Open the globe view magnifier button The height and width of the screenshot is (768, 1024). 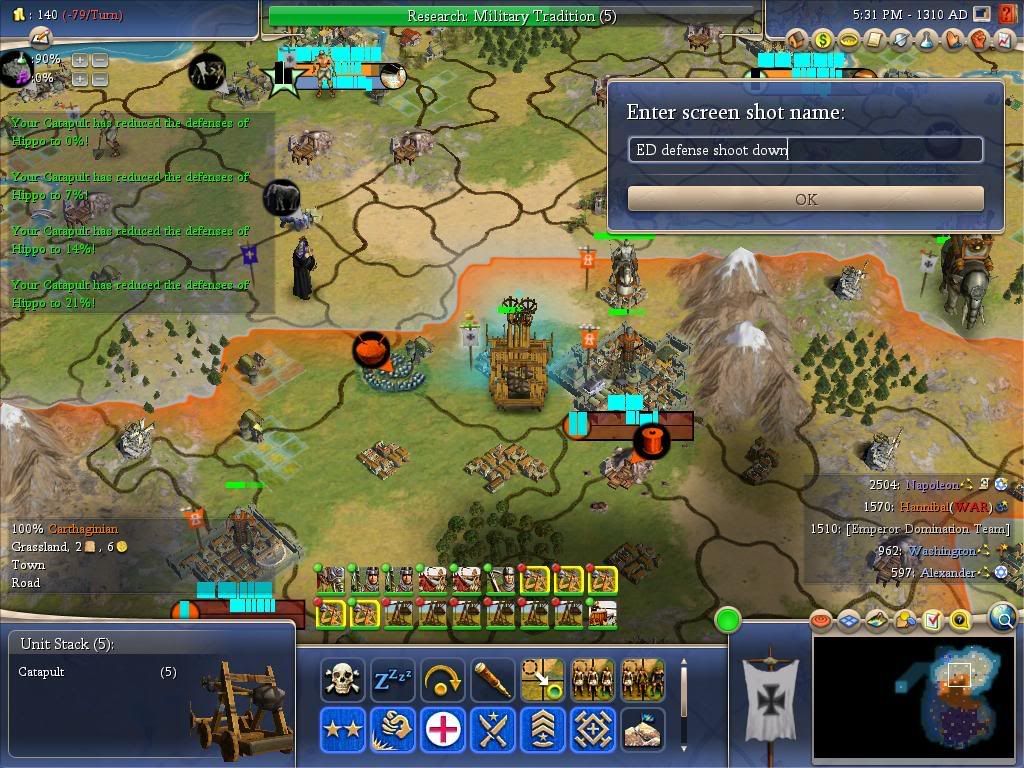click(1003, 619)
